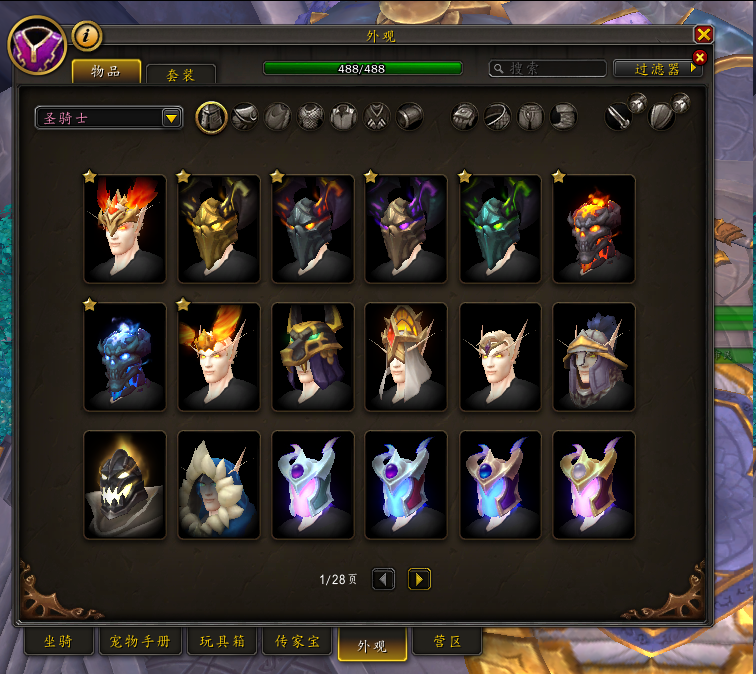This screenshot has width=756, height=674.
Task: Choose the sword main-hand weapon slot
Action: pos(618,117)
